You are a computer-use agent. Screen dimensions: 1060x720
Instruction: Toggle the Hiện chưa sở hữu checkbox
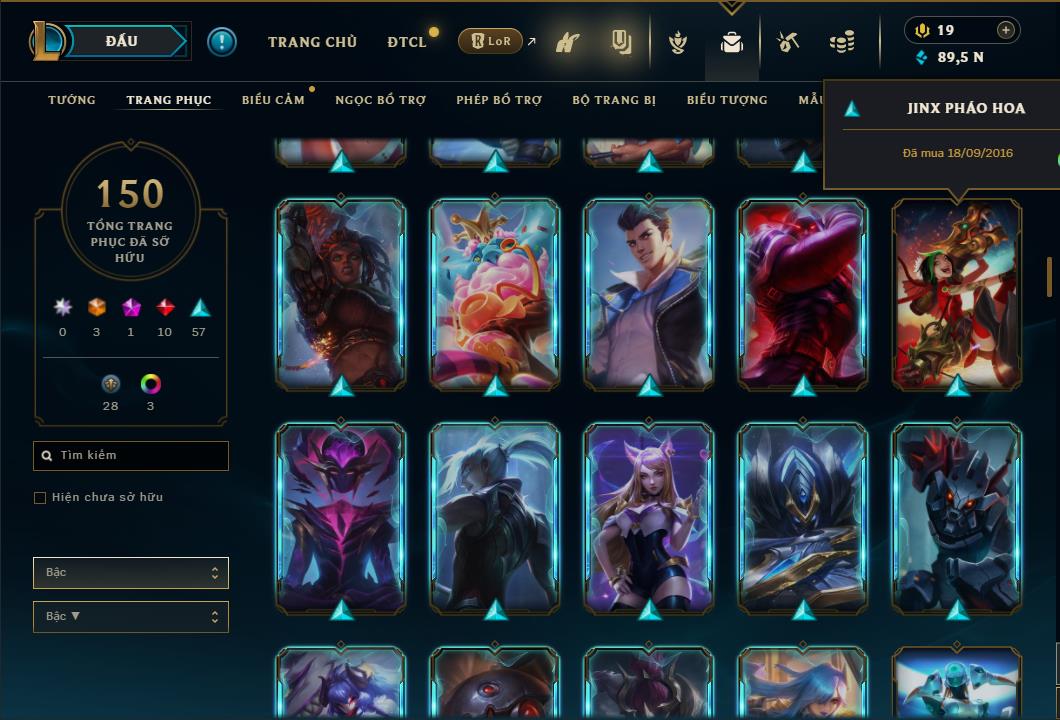pos(40,498)
